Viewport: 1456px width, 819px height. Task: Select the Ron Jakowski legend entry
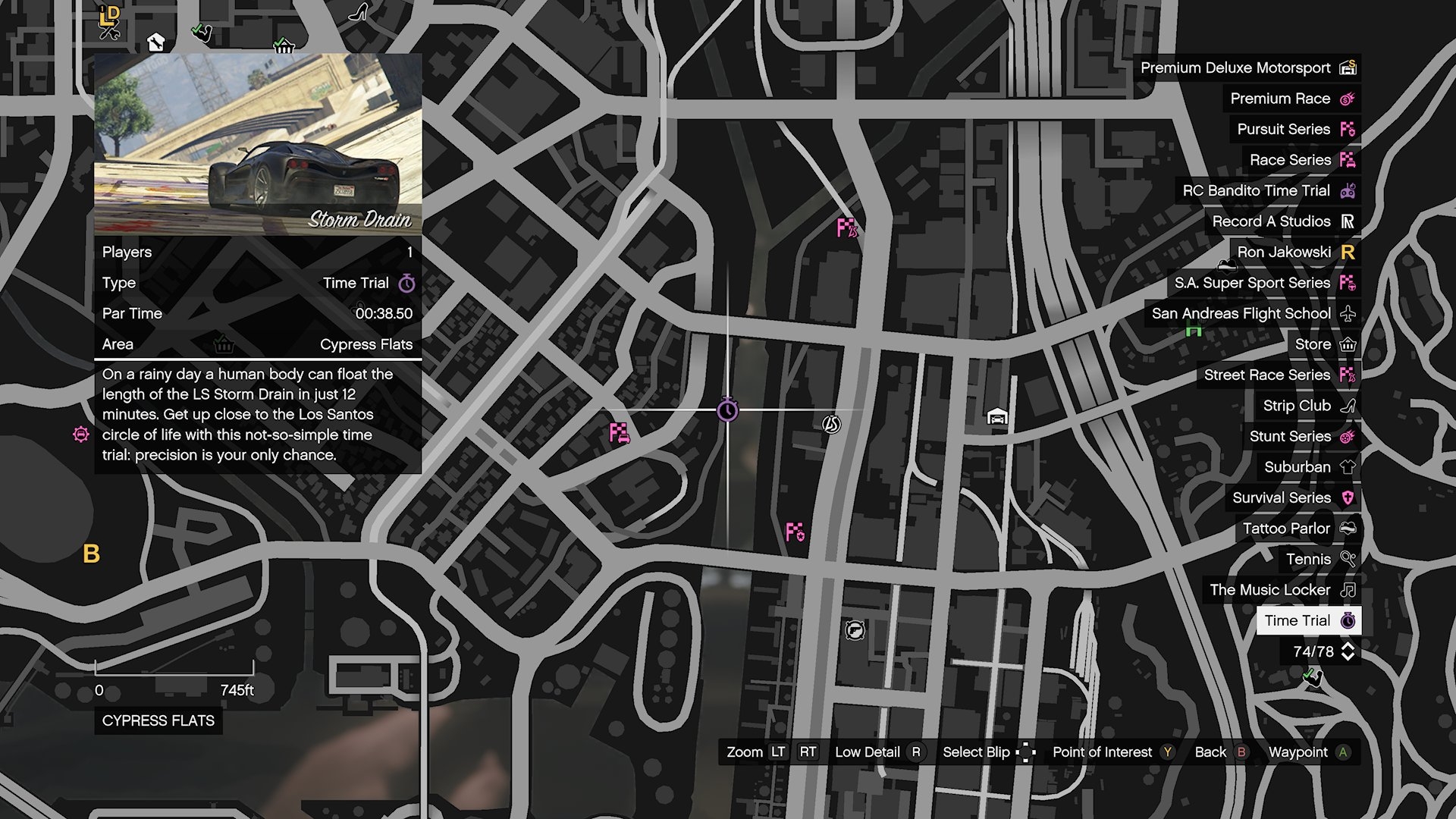pyautogui.click(x=1294, y=253)
